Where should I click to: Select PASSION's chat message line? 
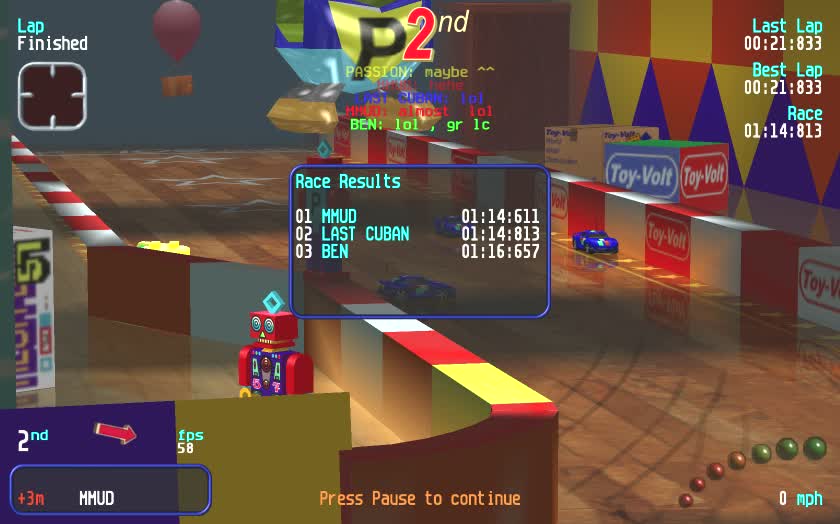click(x=420, y=72)
